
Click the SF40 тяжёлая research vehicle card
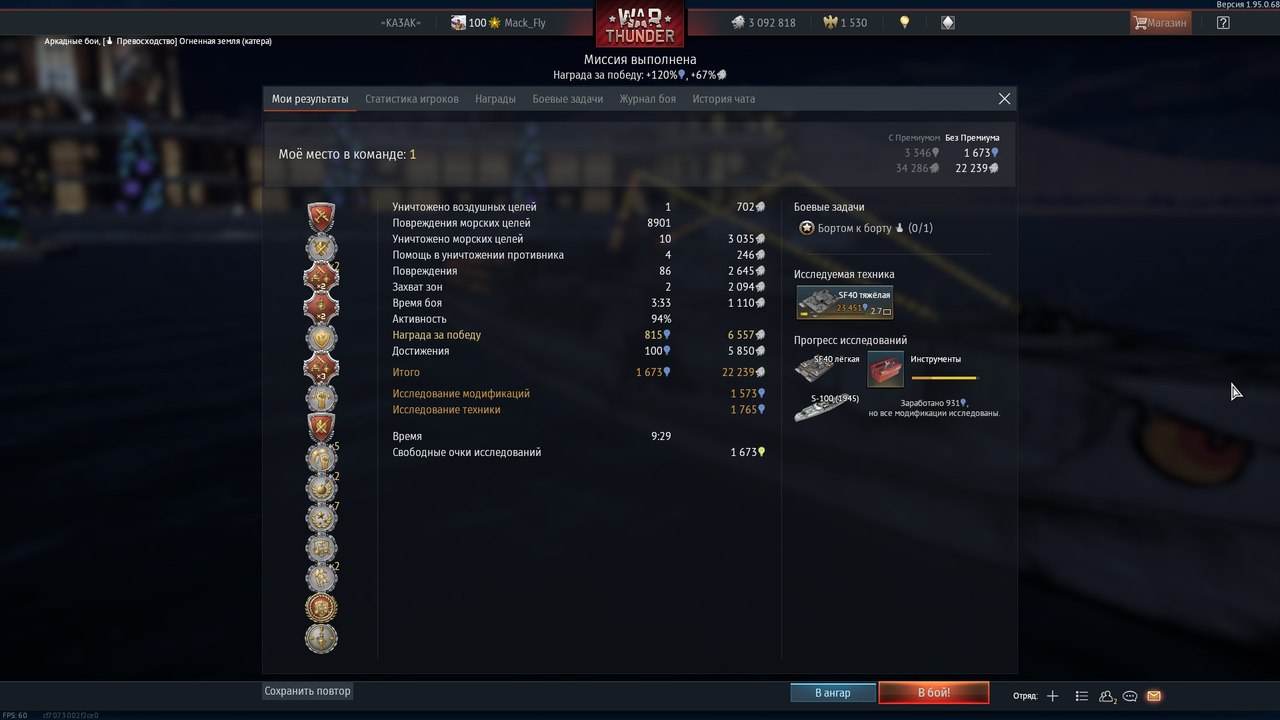[x=845, y=302]
